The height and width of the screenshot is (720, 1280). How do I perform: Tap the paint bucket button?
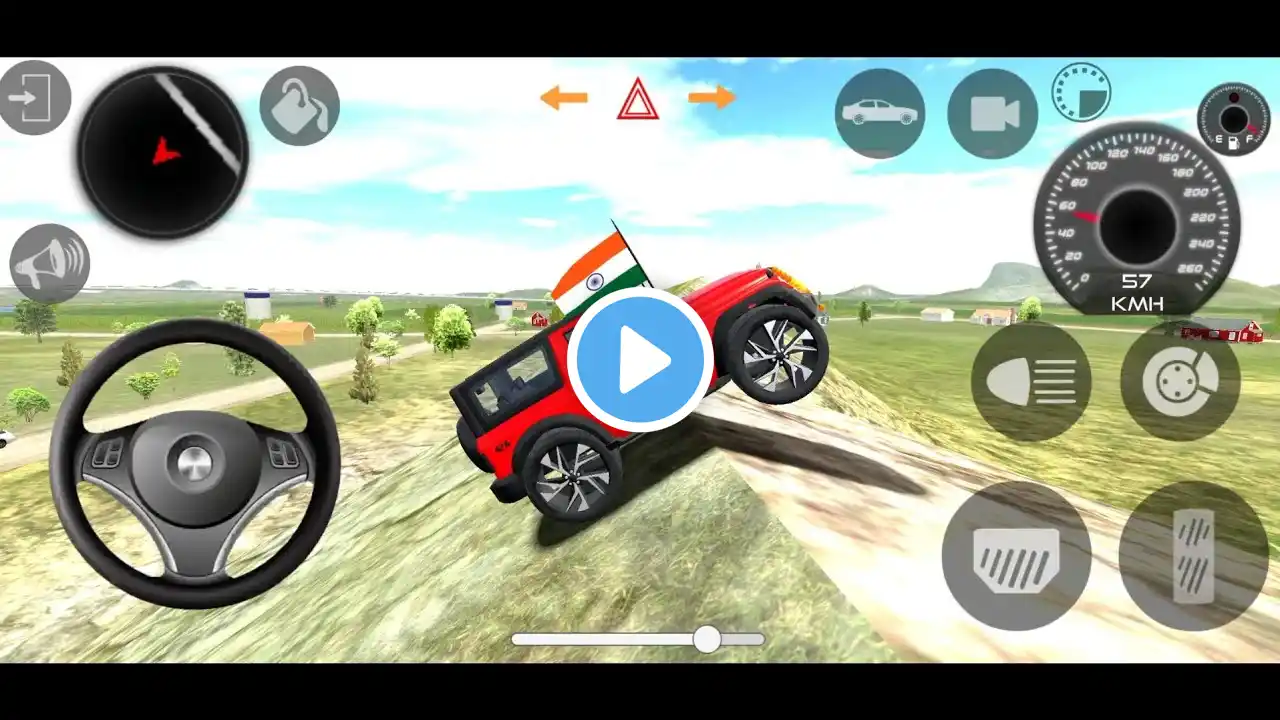click(299, 106)
